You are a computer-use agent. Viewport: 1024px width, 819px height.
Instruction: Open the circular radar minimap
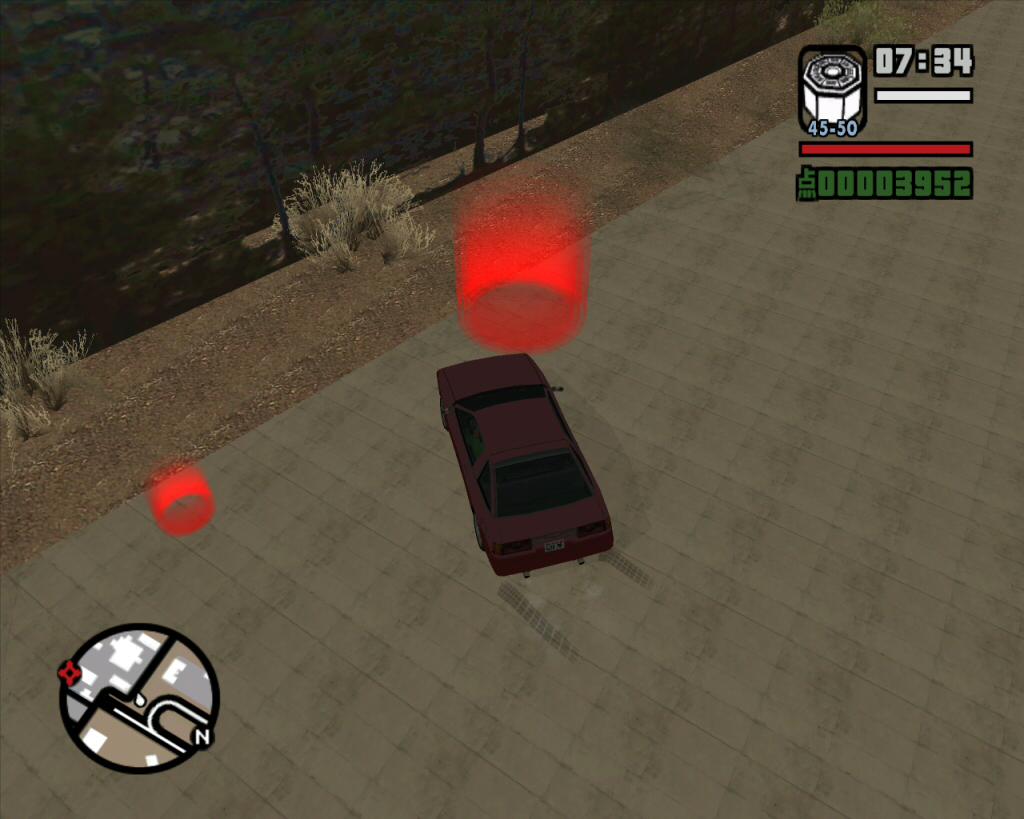(139, 699)
